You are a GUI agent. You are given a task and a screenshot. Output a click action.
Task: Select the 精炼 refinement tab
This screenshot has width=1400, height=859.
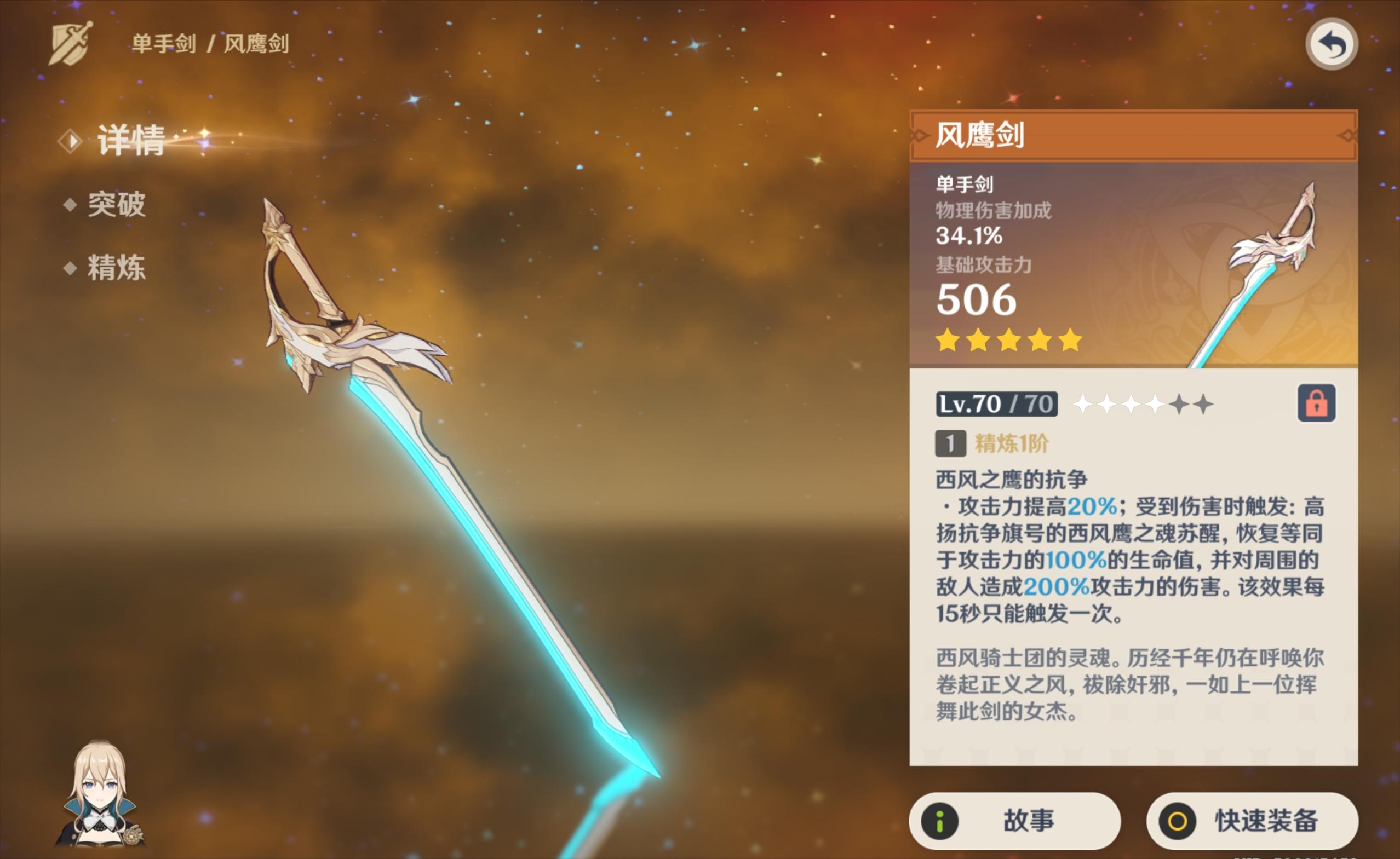(116, 268)
